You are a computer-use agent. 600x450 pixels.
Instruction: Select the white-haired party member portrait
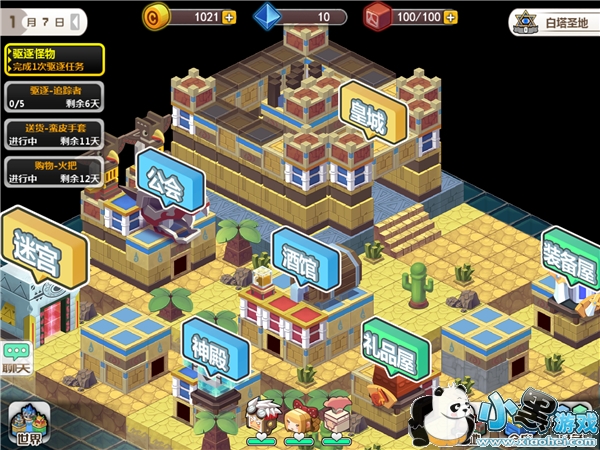[x=264, y=418]
